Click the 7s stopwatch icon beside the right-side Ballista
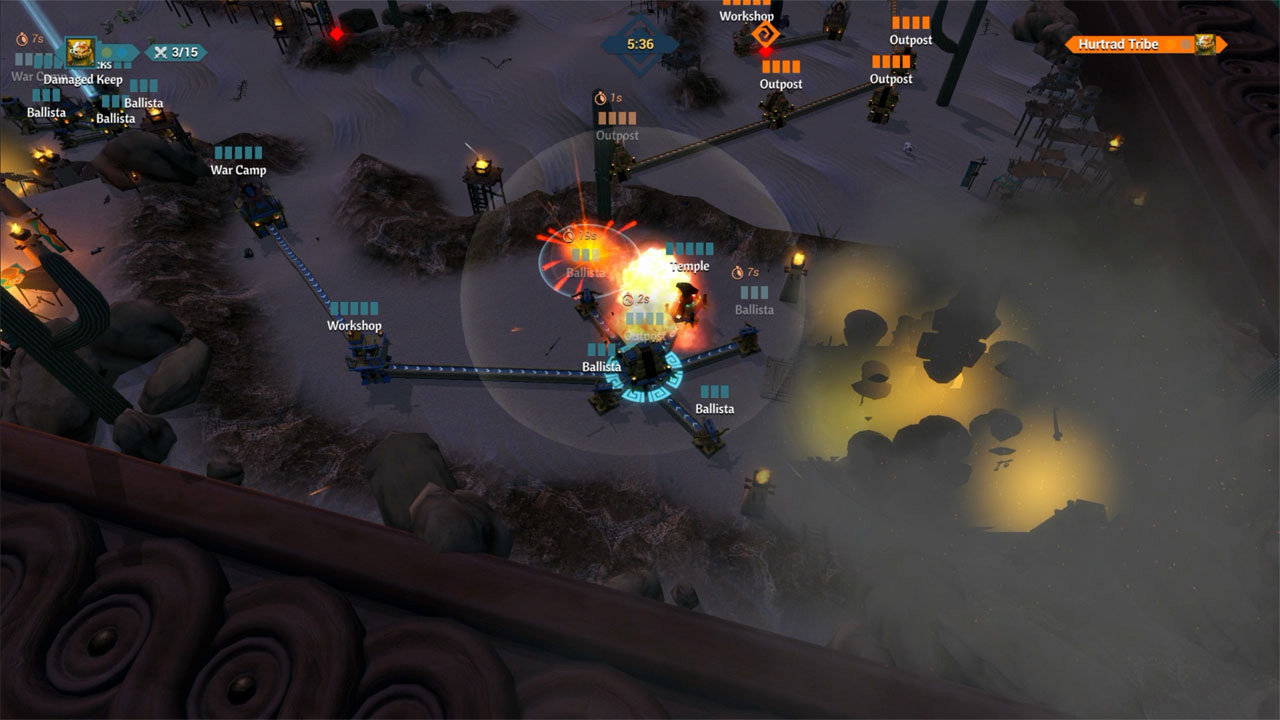This screenshot has height=720, width=1280. tap(737, 272)
